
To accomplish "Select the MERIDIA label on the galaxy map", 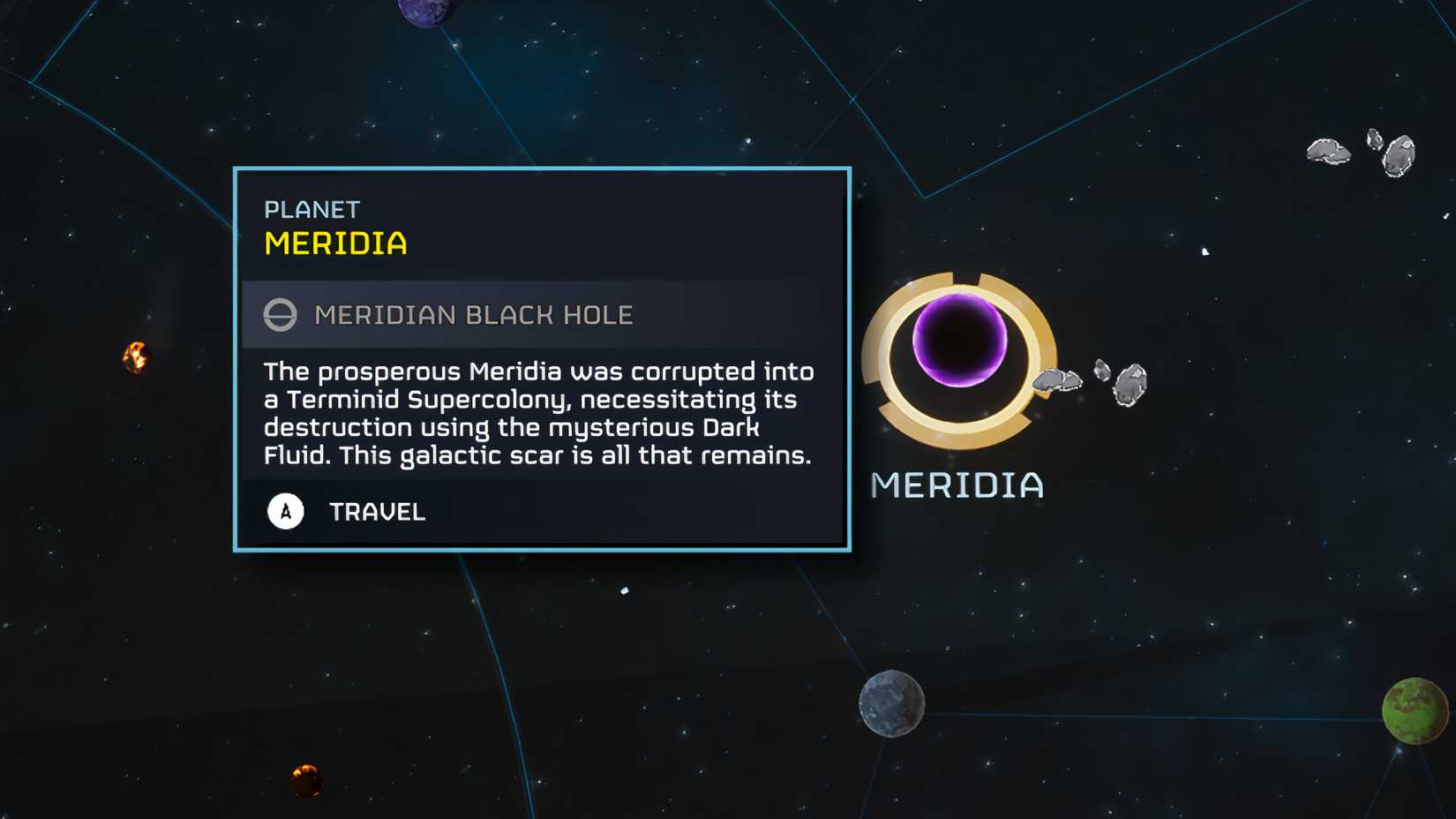I will (x=956, y=485).
